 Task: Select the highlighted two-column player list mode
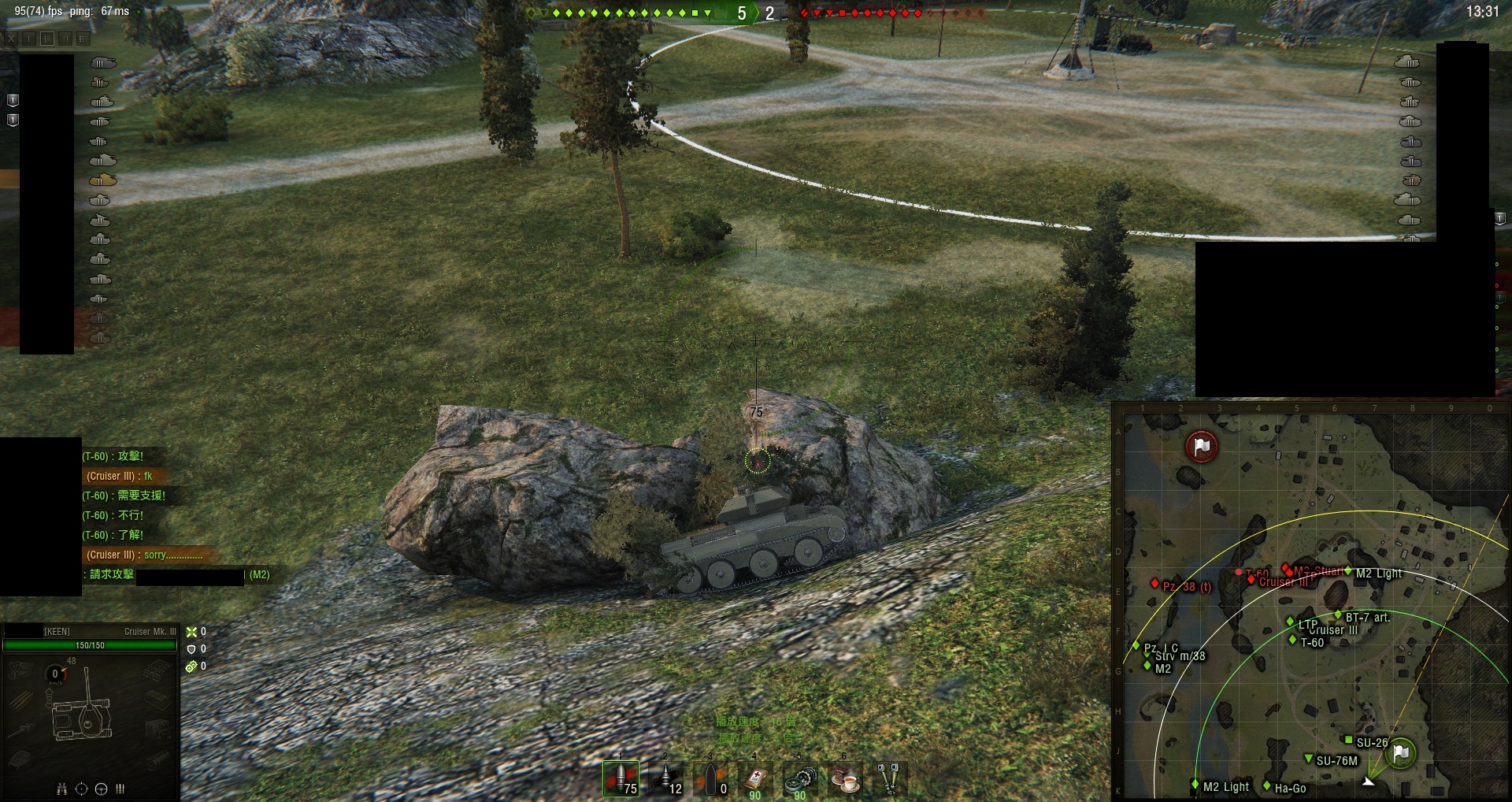(x=47, y=39)
